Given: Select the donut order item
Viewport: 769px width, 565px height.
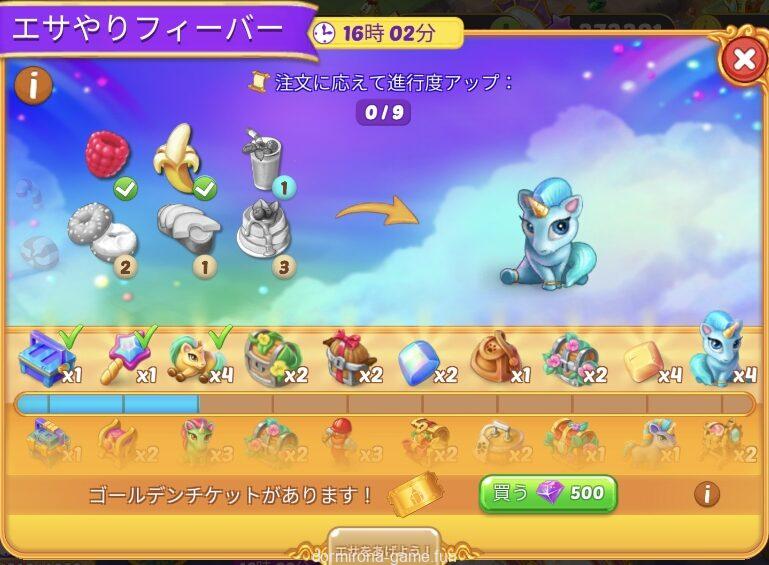Looking at the screenshot, I should point(100,230).
